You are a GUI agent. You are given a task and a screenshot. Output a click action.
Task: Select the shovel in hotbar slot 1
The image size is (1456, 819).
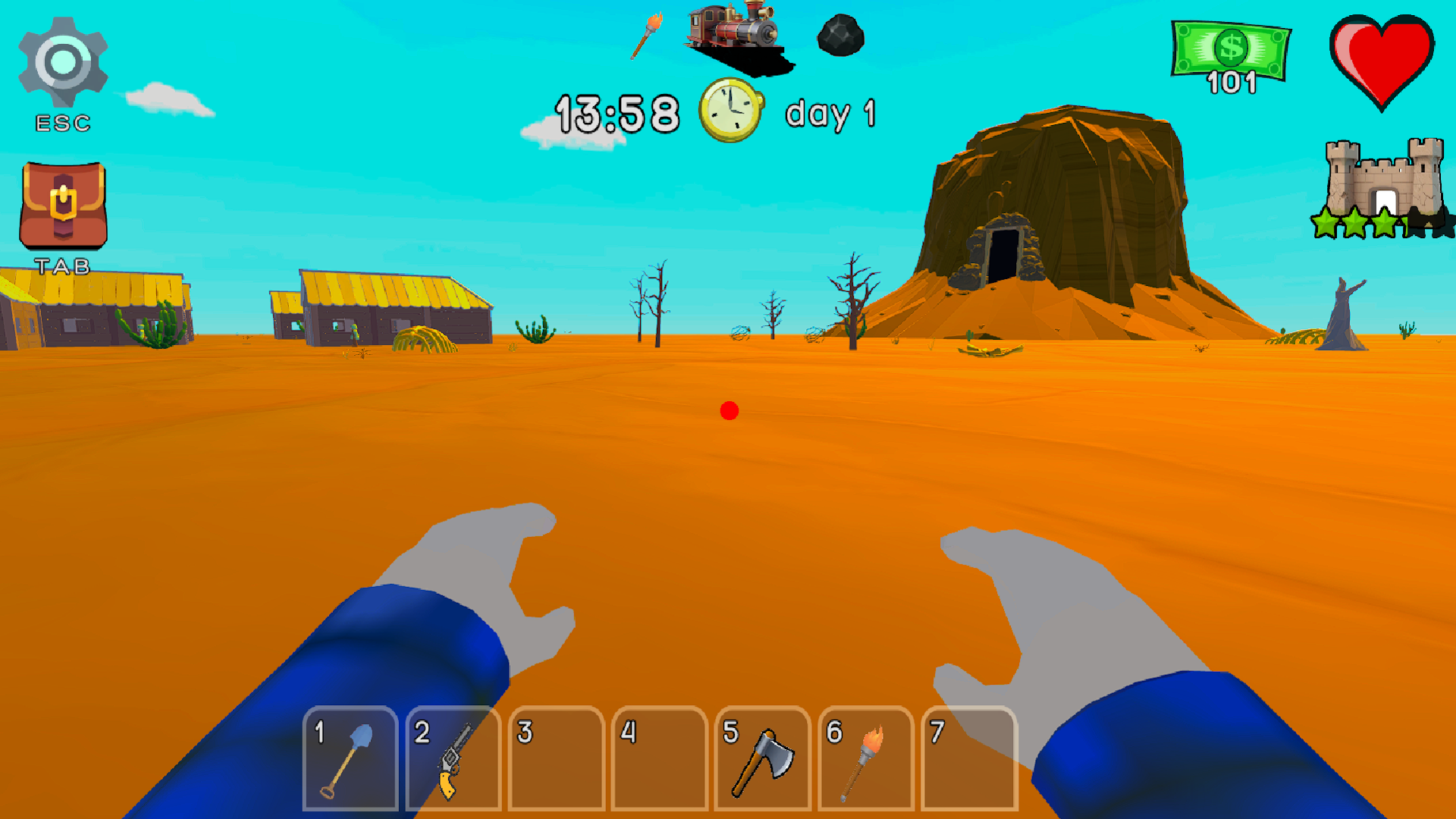pyautogui.click(x=351, y=758)
